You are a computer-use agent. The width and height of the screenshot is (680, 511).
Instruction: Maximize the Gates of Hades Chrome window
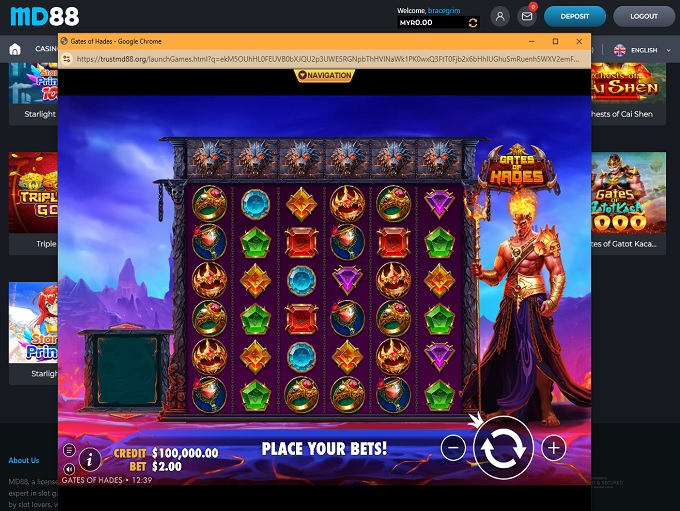click(555, 42)
